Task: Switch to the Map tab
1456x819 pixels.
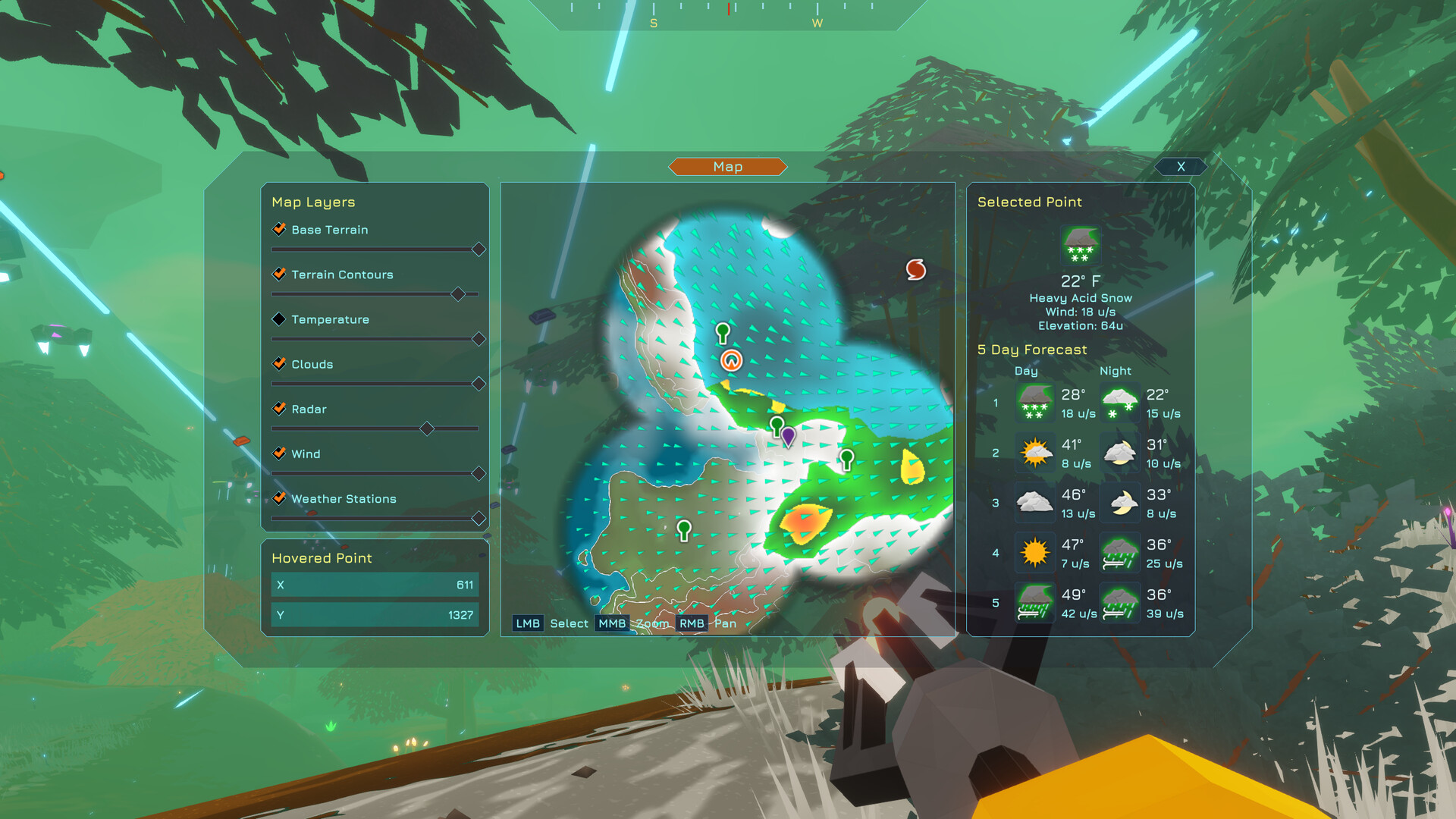Action: click(x=726, y=167)
